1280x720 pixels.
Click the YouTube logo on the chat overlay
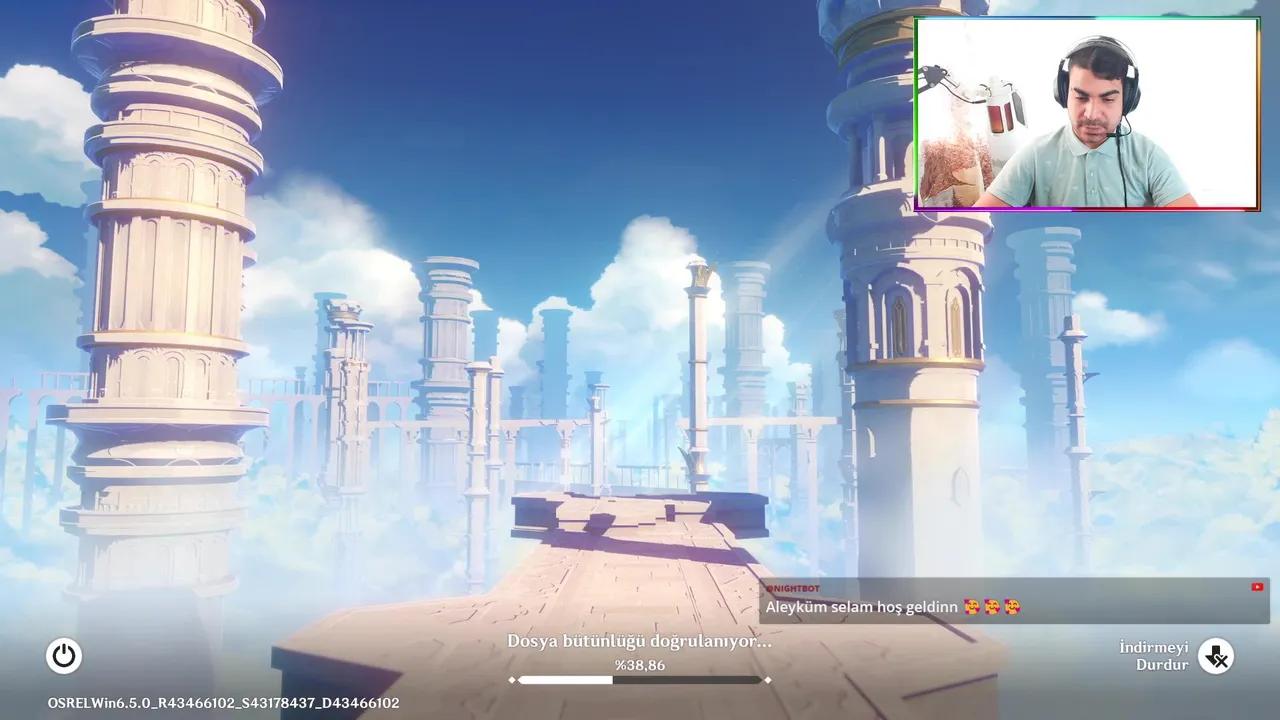[x=1257, y=586]
